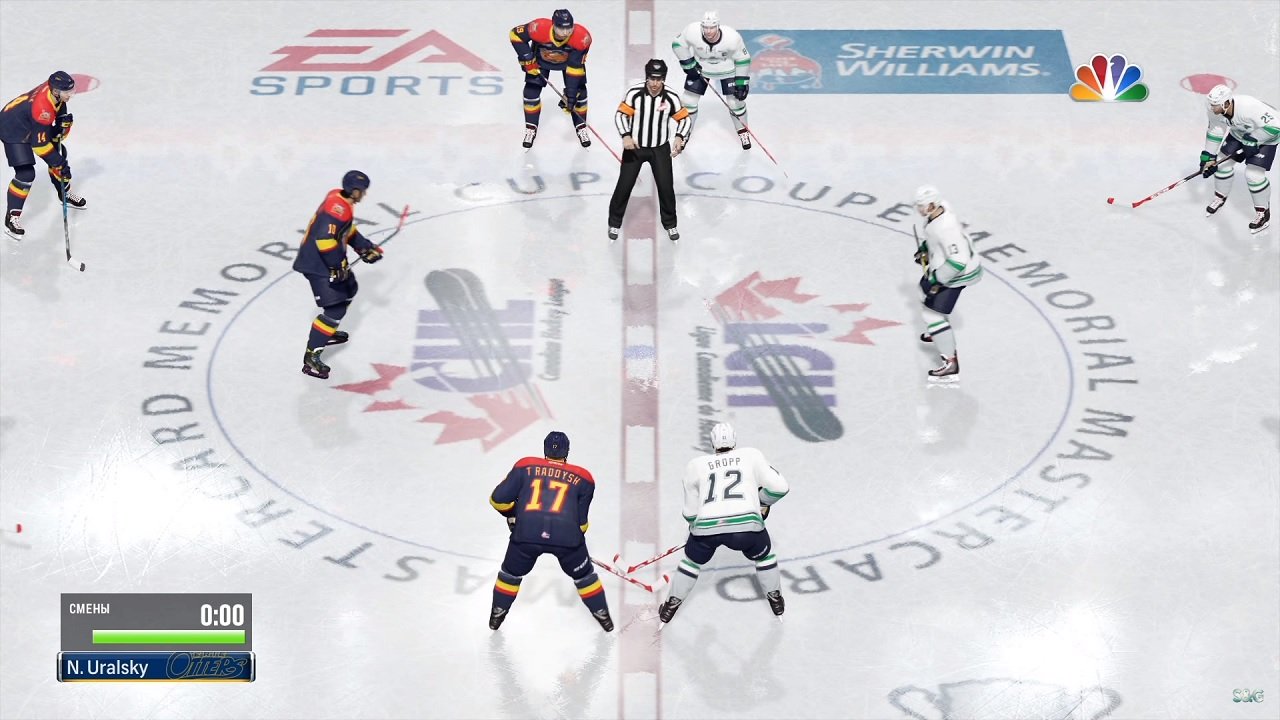Expand the grey shift info panel

tap(155, 620)
